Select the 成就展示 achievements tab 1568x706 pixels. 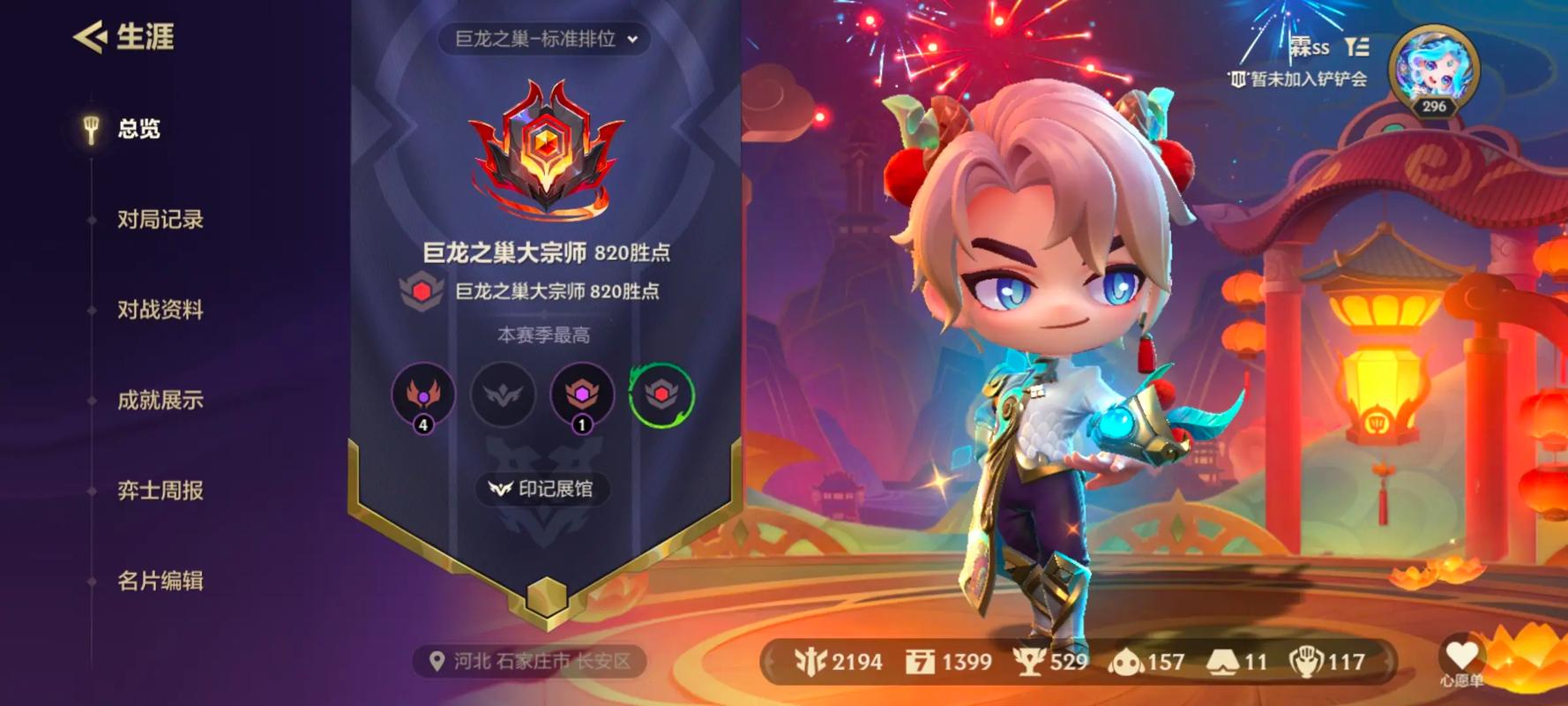pyautogui.click(x=160, y=400)
